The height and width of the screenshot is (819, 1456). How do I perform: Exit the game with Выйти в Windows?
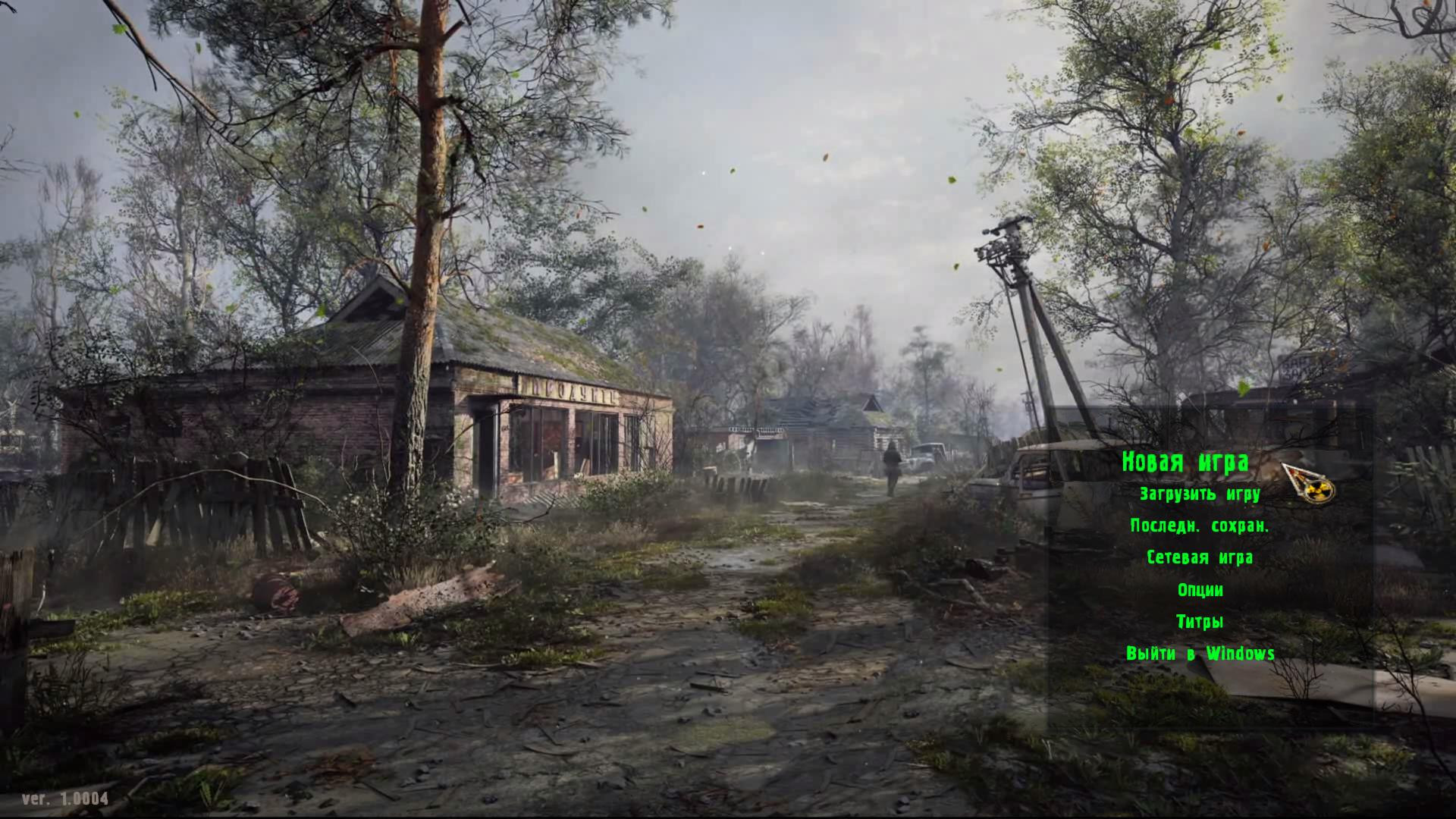(1201, 653)
